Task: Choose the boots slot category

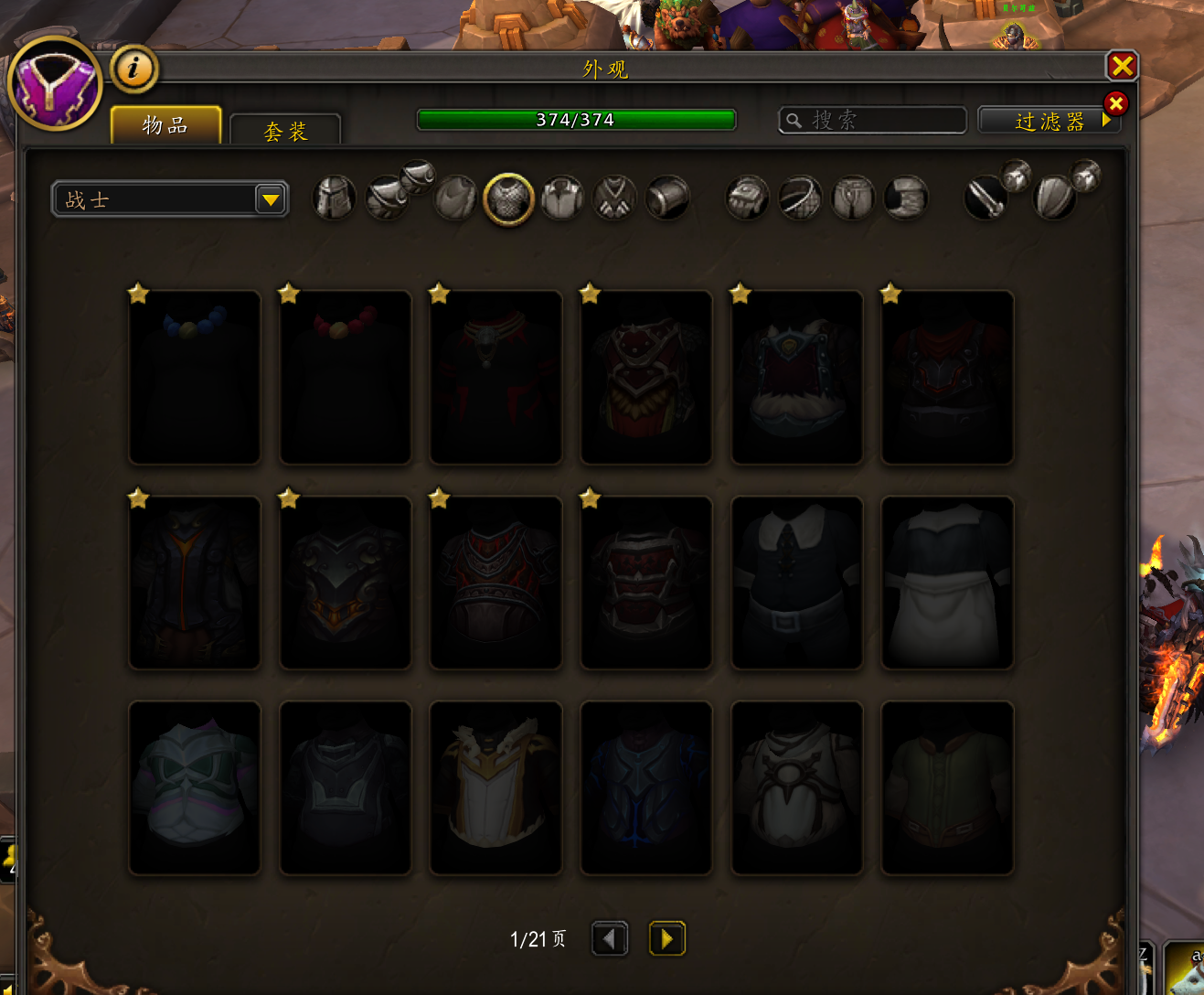Action: tap(906, 198)
